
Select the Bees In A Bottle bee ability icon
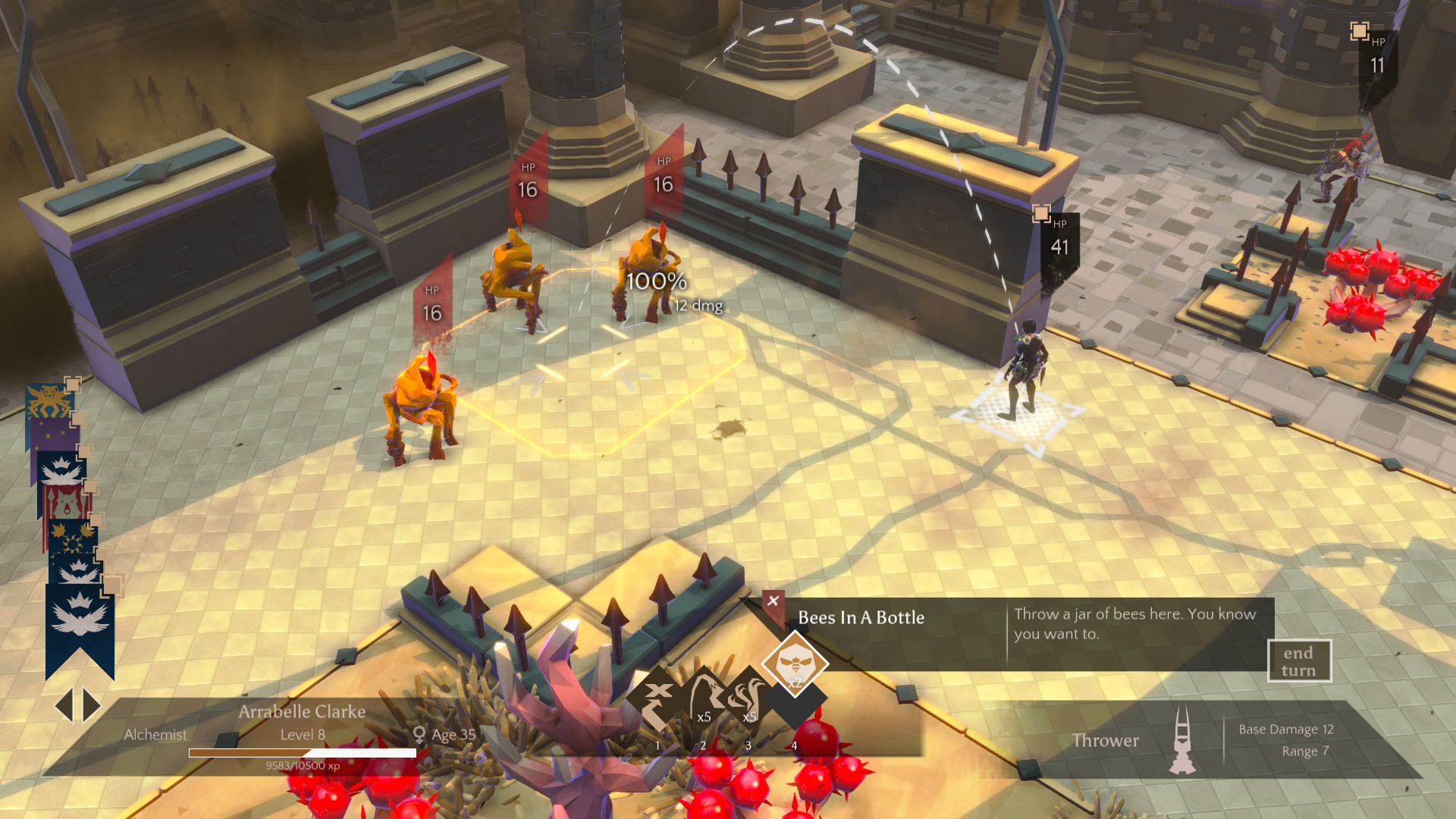click(x=794, y=665)
